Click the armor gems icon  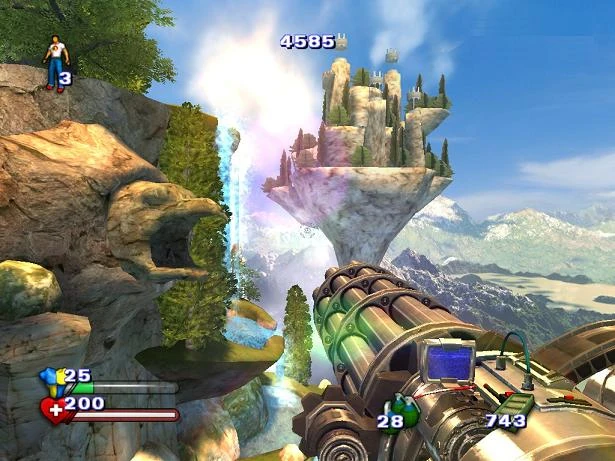click(52, 379)
